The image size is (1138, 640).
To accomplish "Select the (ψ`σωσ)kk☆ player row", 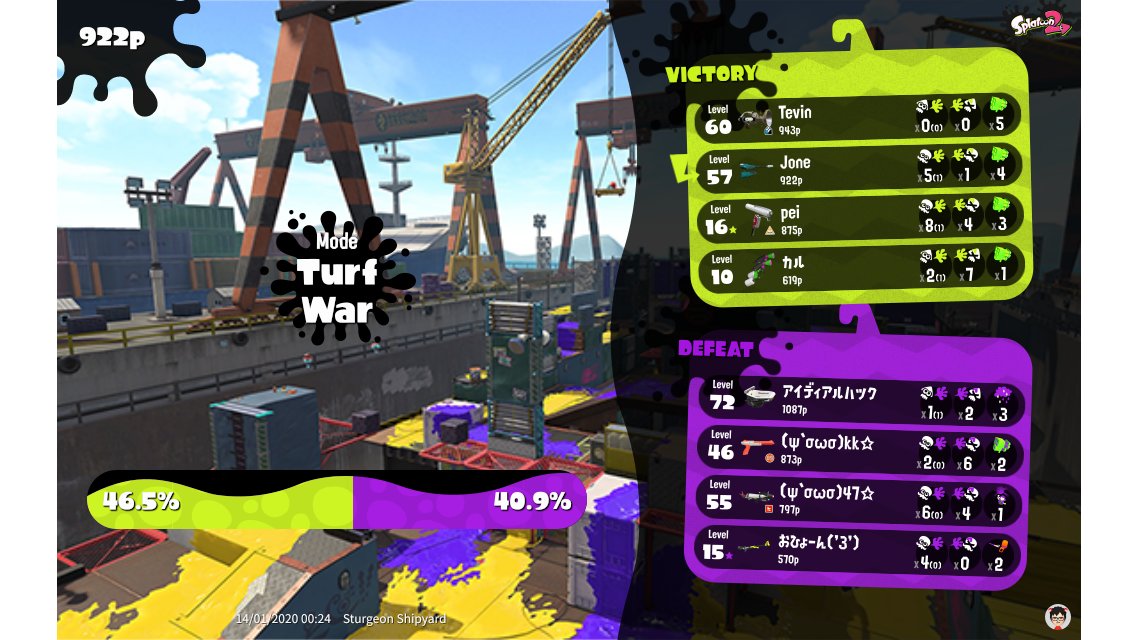I will pos(862,449).
